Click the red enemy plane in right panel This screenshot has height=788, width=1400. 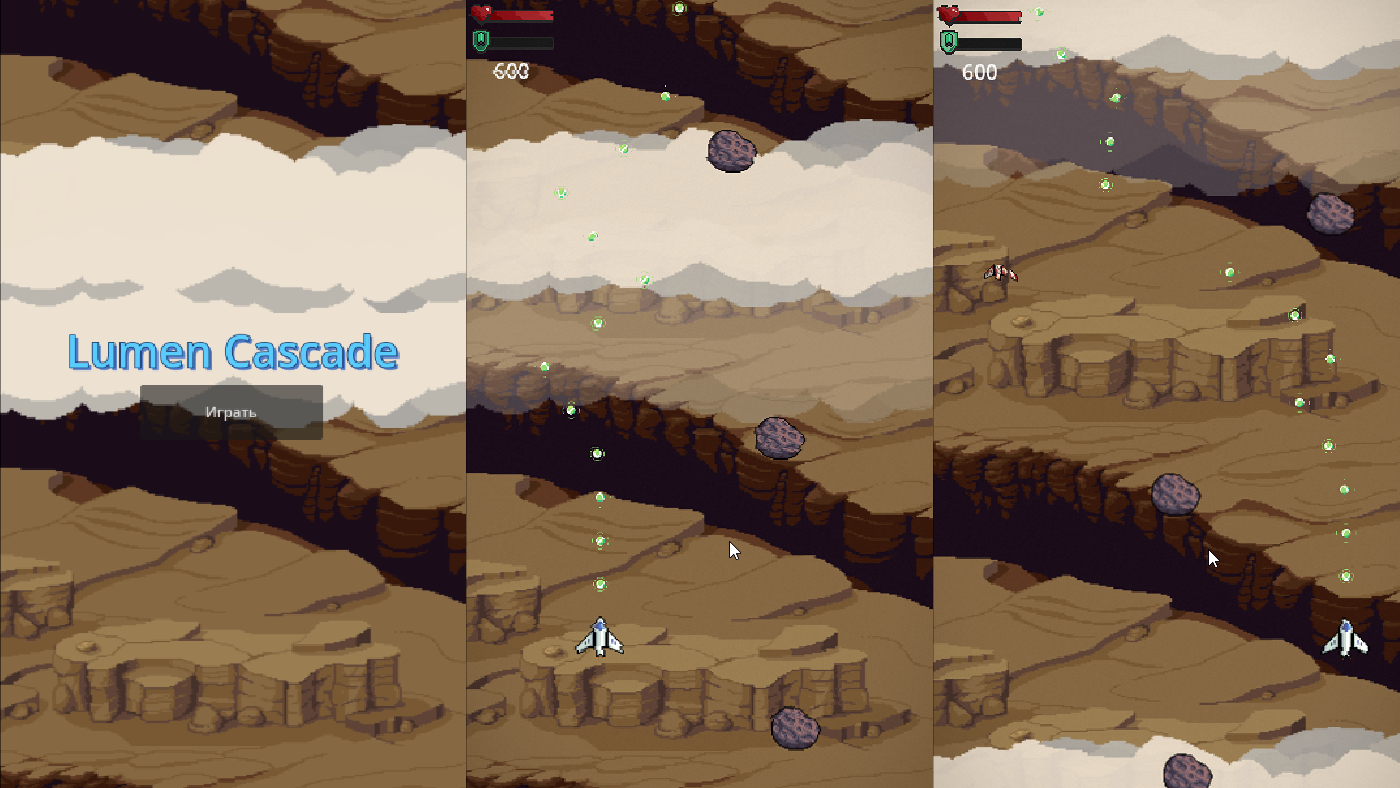click(x=1000, y=271)
